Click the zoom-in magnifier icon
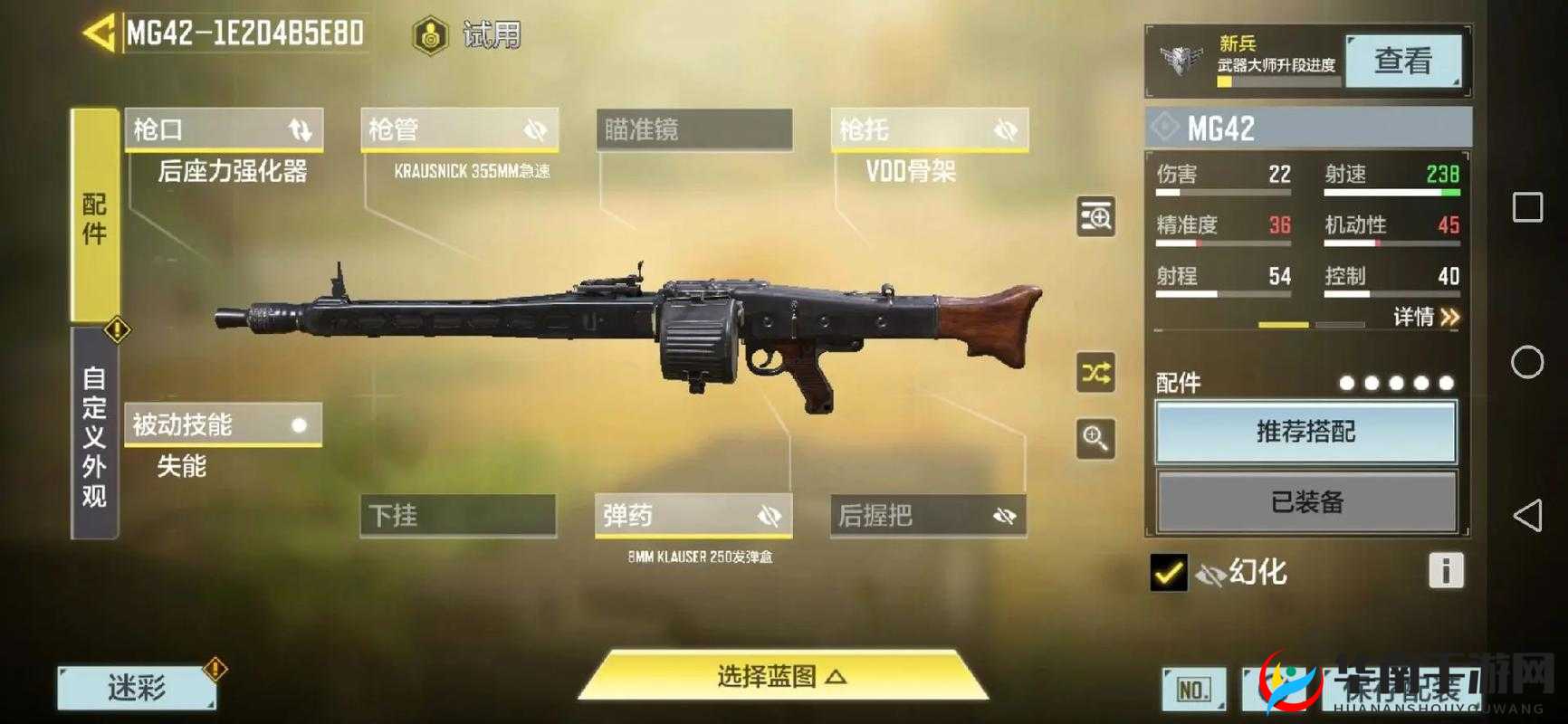Image resolution: width=1568 pixels, height=724 pixels. 1095,438
